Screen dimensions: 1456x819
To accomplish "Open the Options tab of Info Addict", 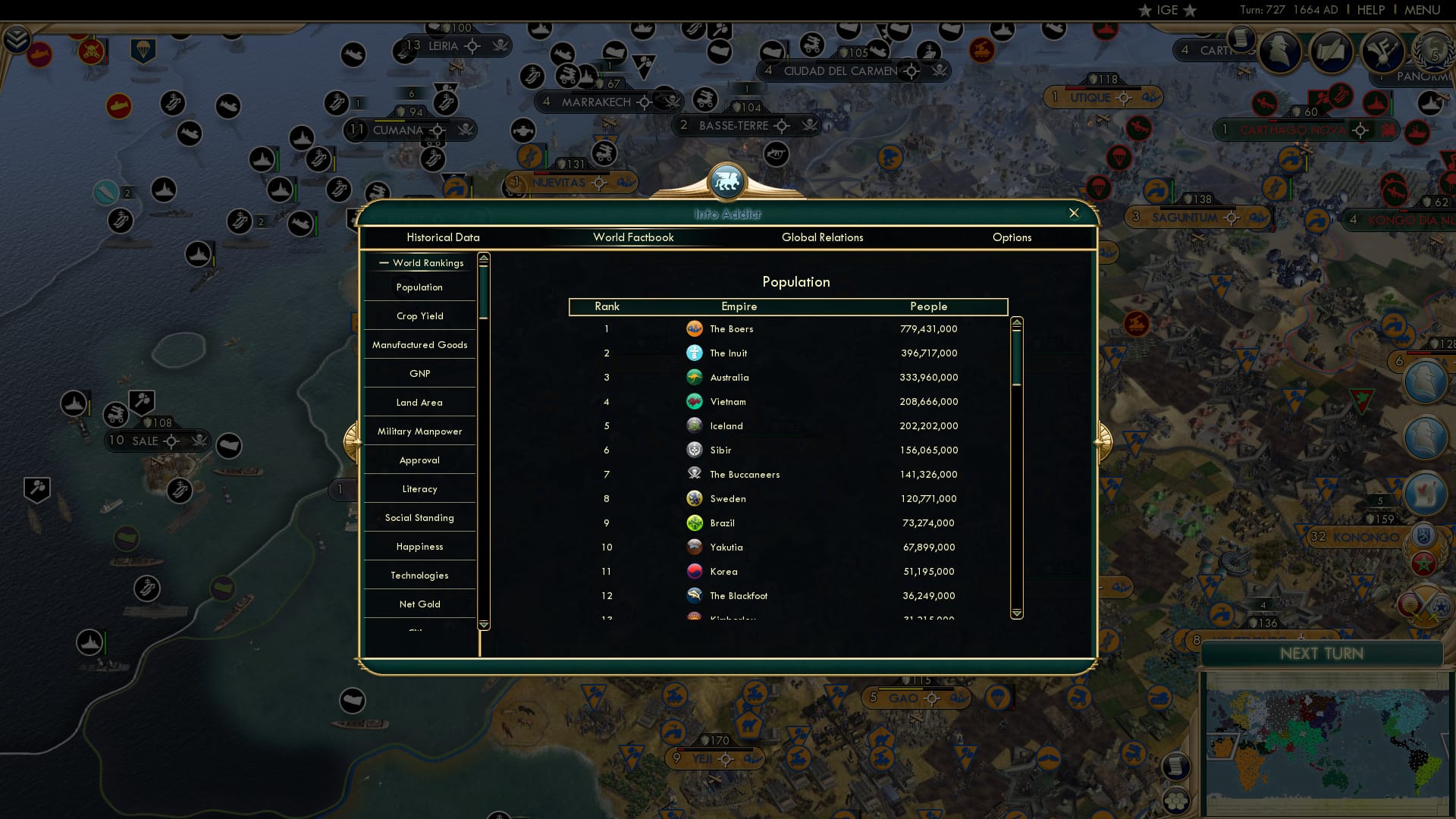I will [x=1012, y=237].
